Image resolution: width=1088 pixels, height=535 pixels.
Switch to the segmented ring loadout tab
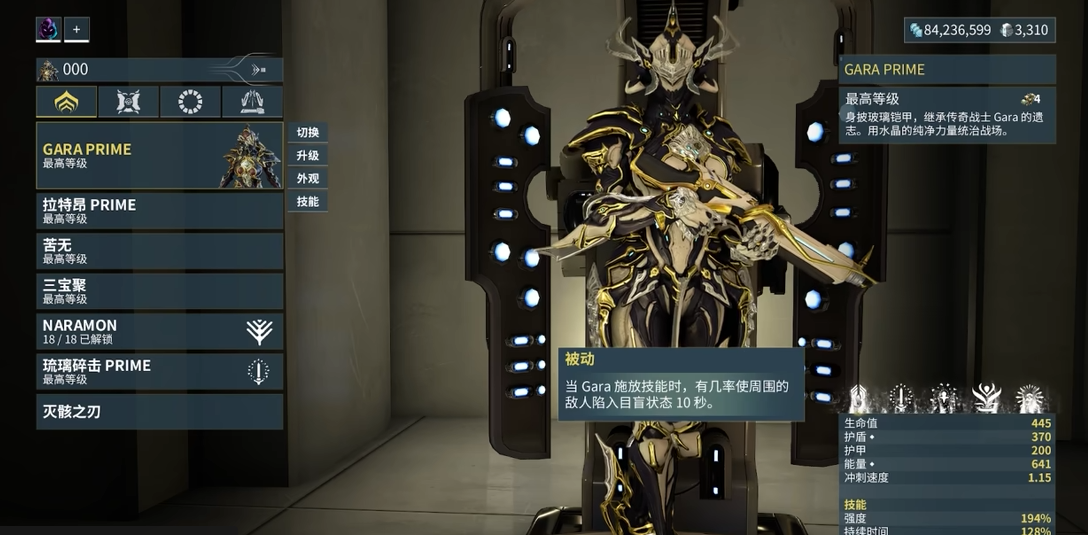coord(190,102)
